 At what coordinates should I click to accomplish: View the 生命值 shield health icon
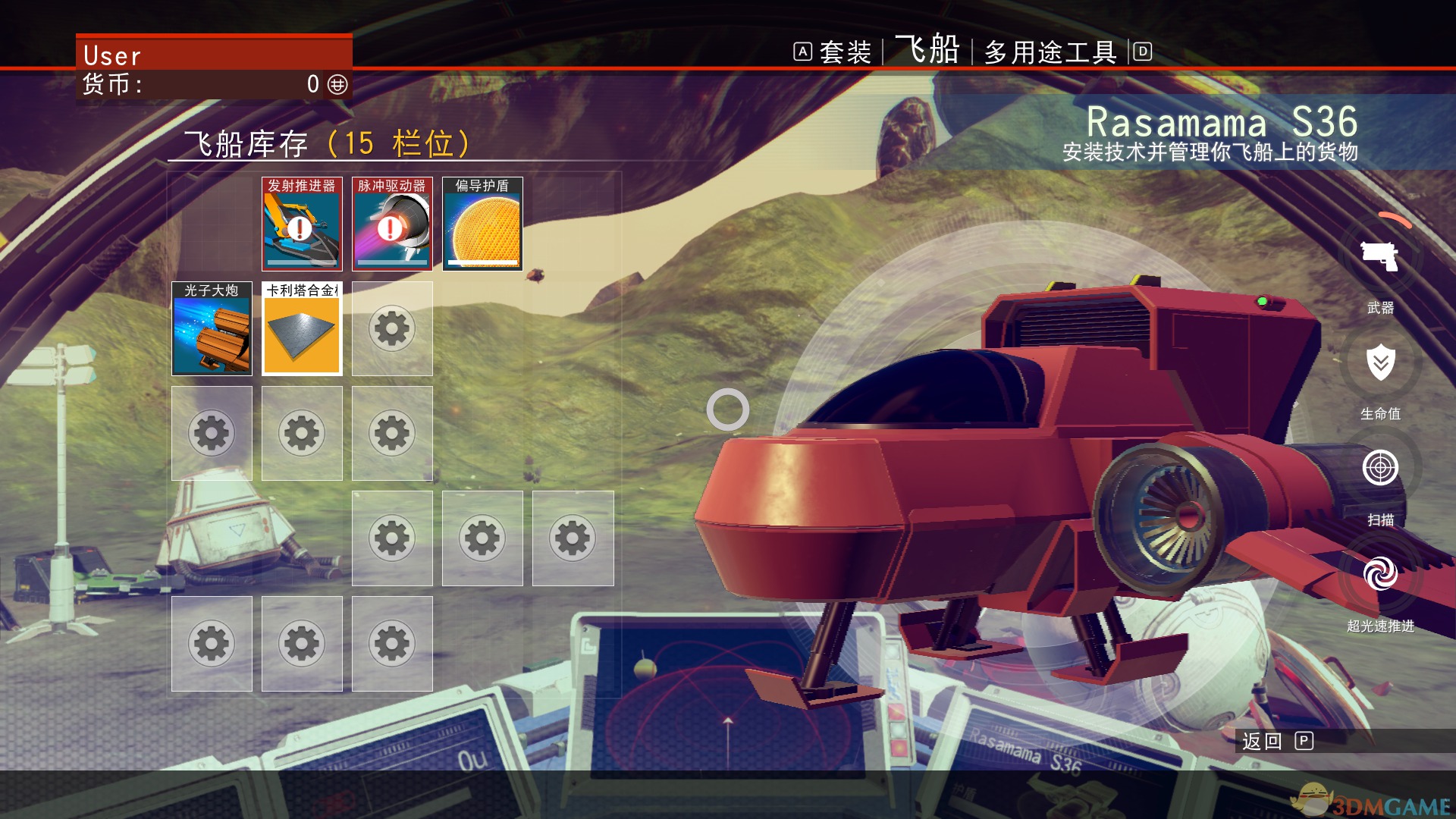coord(1380,363)
